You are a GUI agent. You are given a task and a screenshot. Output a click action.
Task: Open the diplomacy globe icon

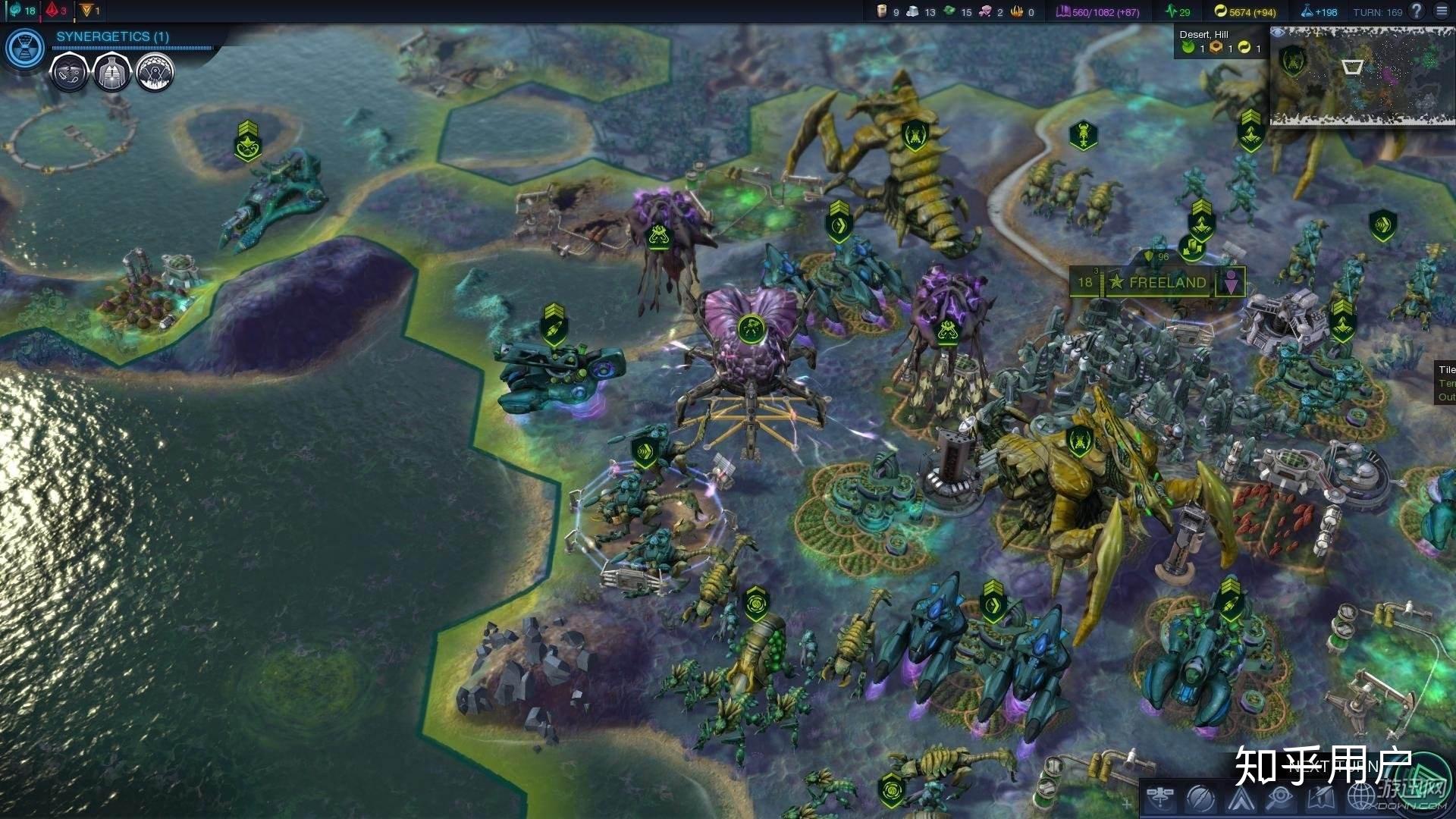click(x=1360, y=799)
